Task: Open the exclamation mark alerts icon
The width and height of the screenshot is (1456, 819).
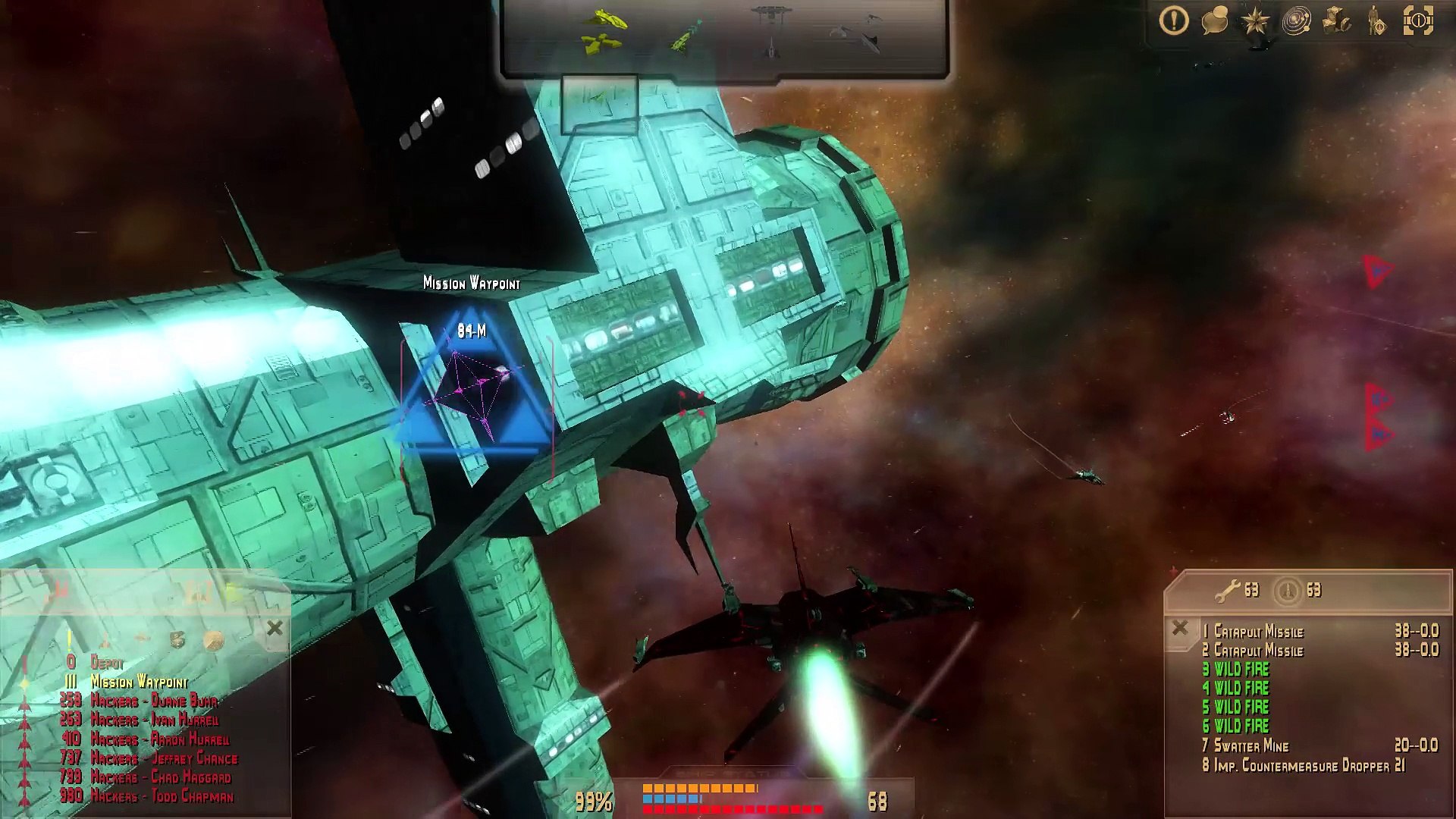Action: pos(1174,20)
